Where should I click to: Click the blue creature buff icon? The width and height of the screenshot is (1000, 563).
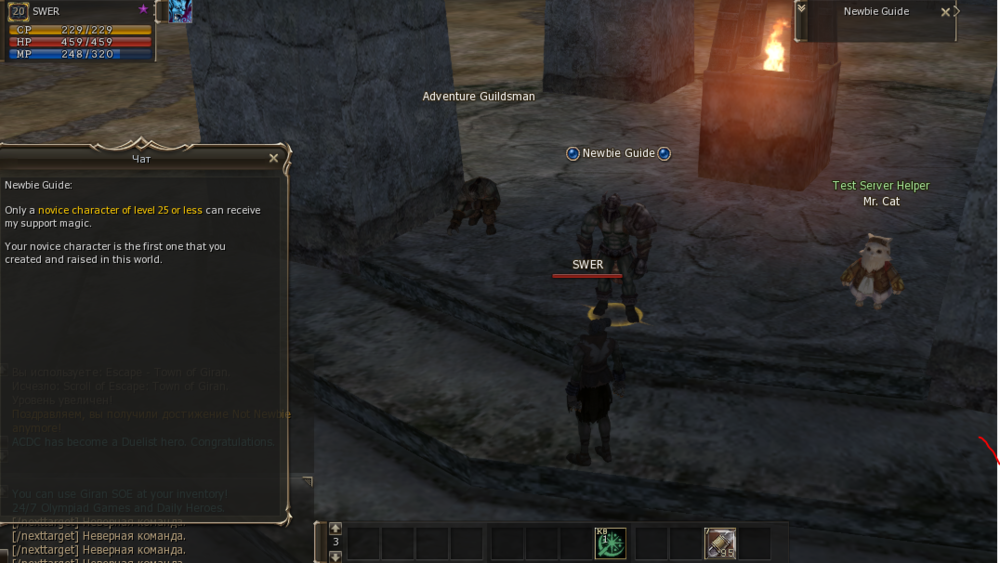tap(180, 11)
